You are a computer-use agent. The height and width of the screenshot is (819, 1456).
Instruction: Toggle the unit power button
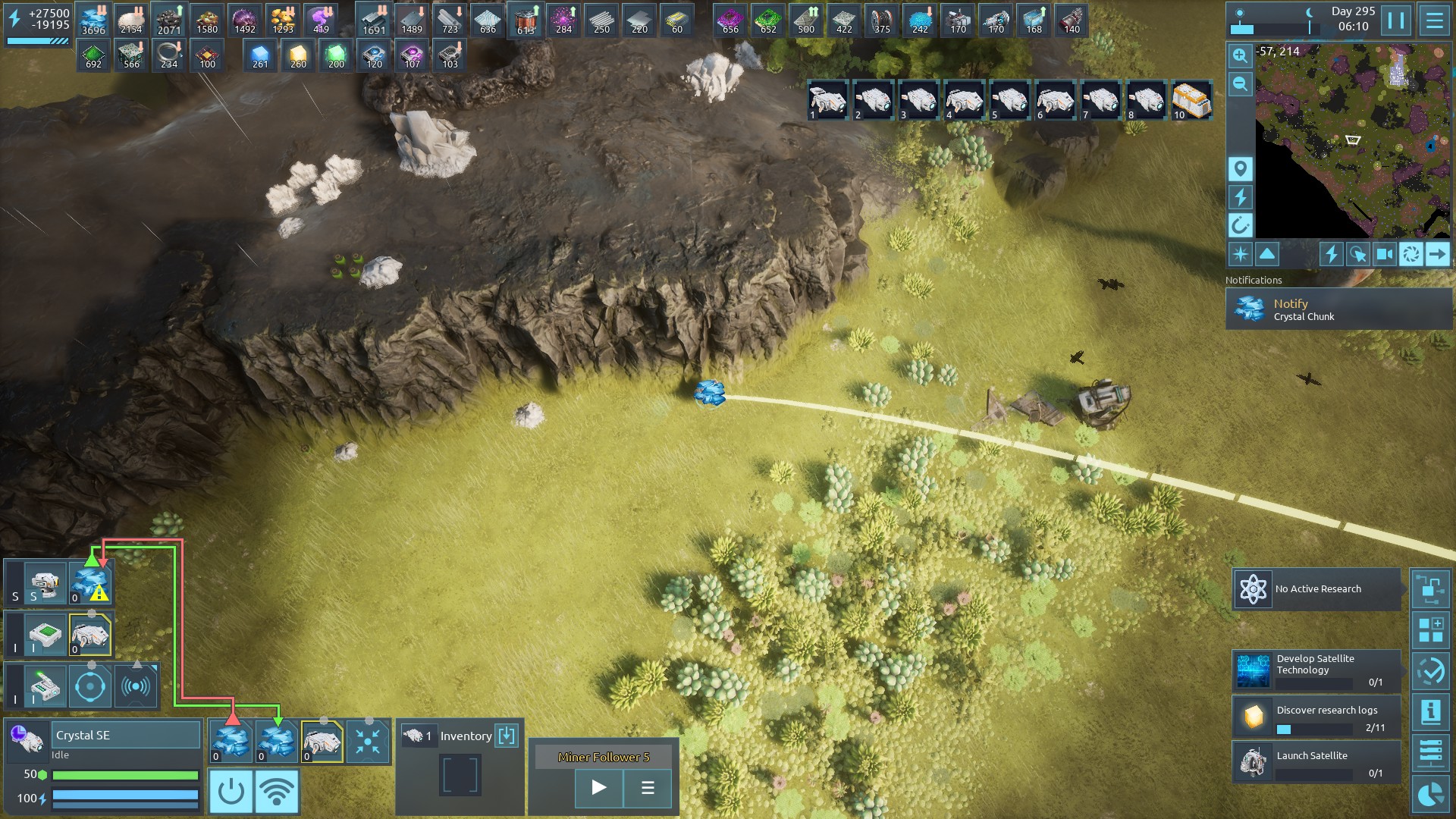[x=231, y=791]
